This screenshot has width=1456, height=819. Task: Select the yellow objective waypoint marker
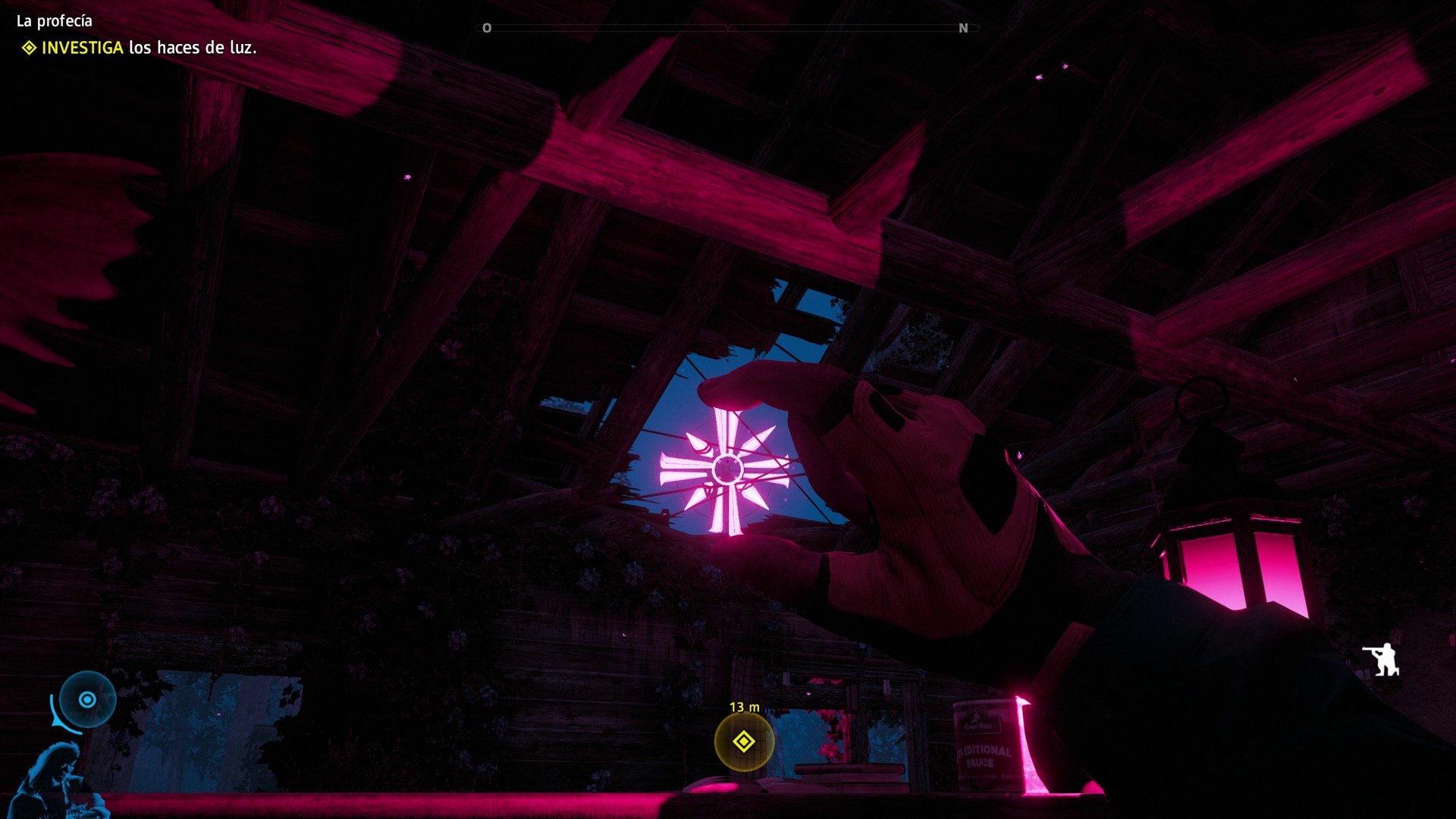click(744, 741)
